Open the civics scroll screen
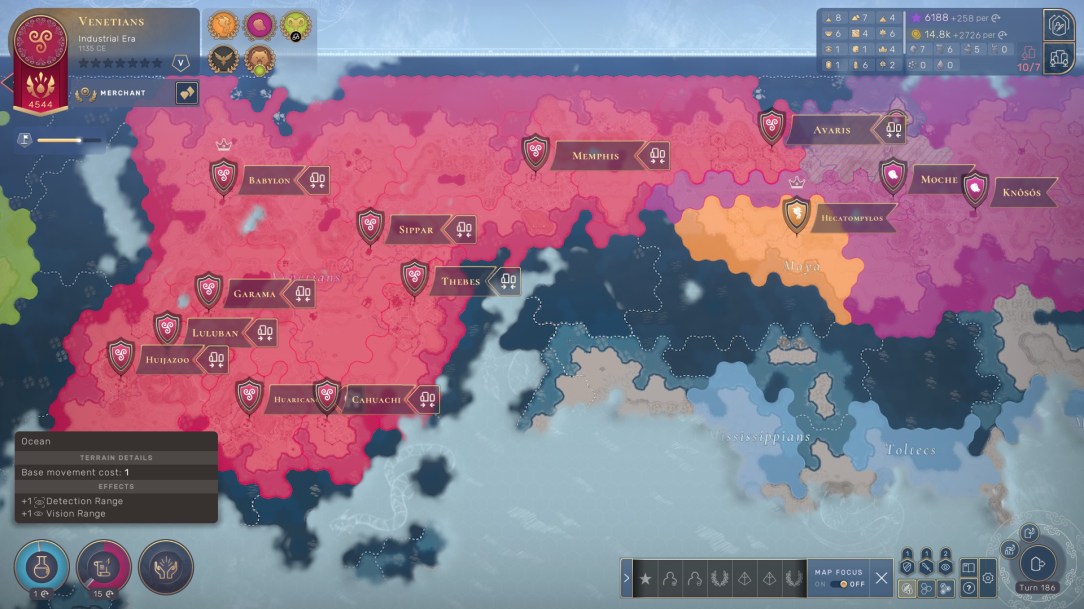1084x609 pixels. click(x=103, y=567)
